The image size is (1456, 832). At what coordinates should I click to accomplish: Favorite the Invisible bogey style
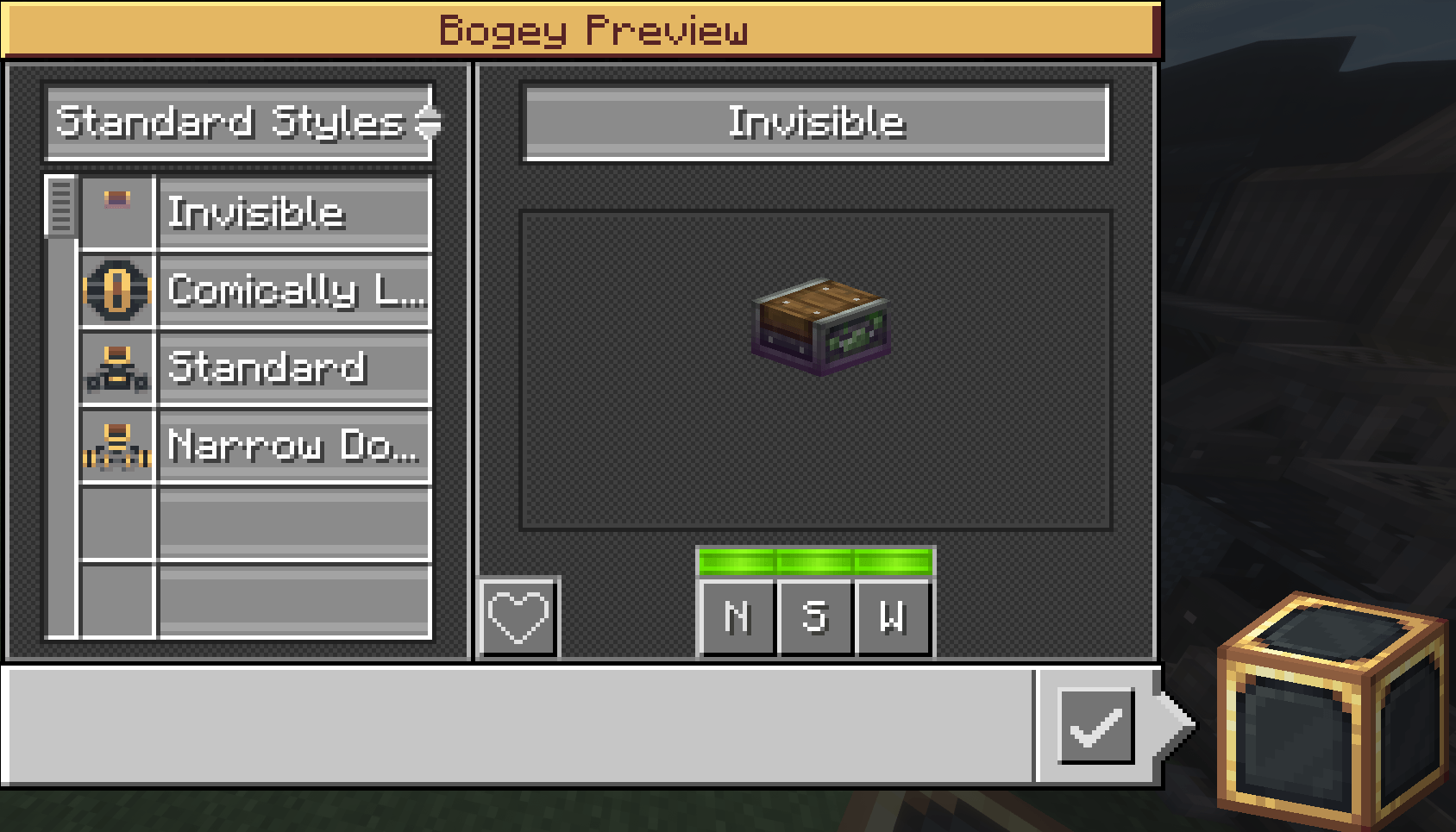(517, 616)
